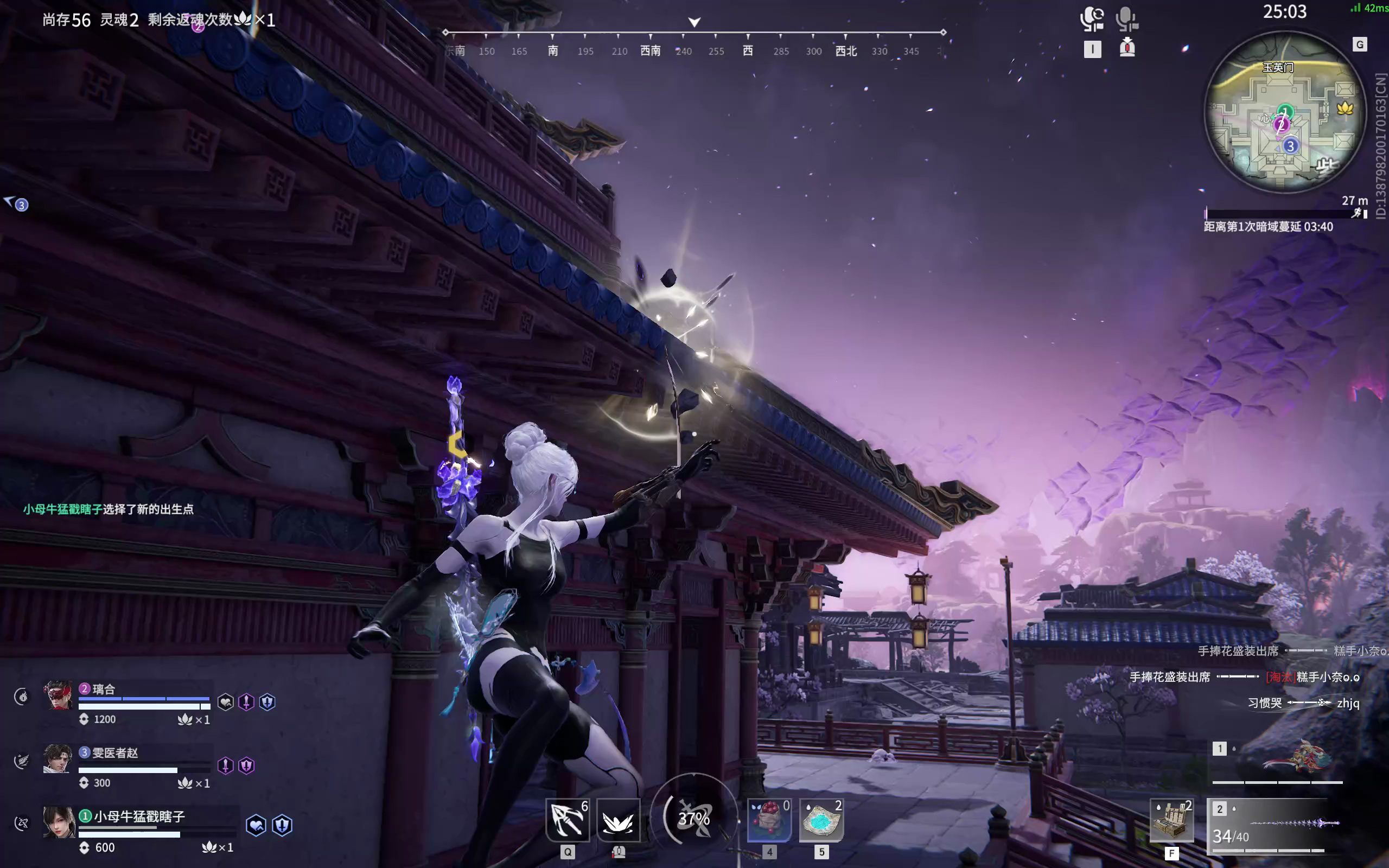Select the crossbow skill on the Q slot
This screenshot has height=868, width=1389.
tap(567, 820)
